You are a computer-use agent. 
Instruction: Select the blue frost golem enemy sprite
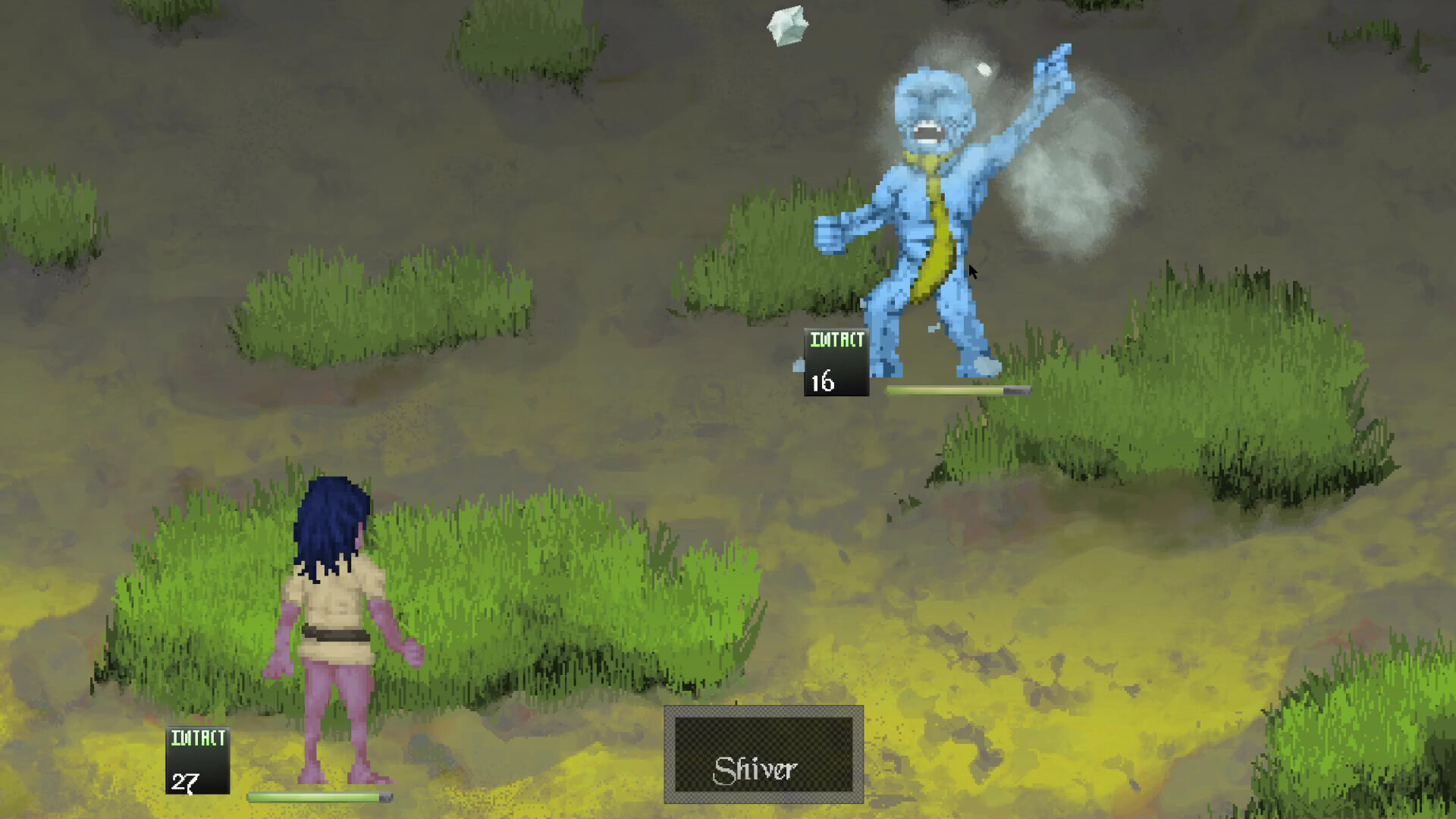coord(925,212)
